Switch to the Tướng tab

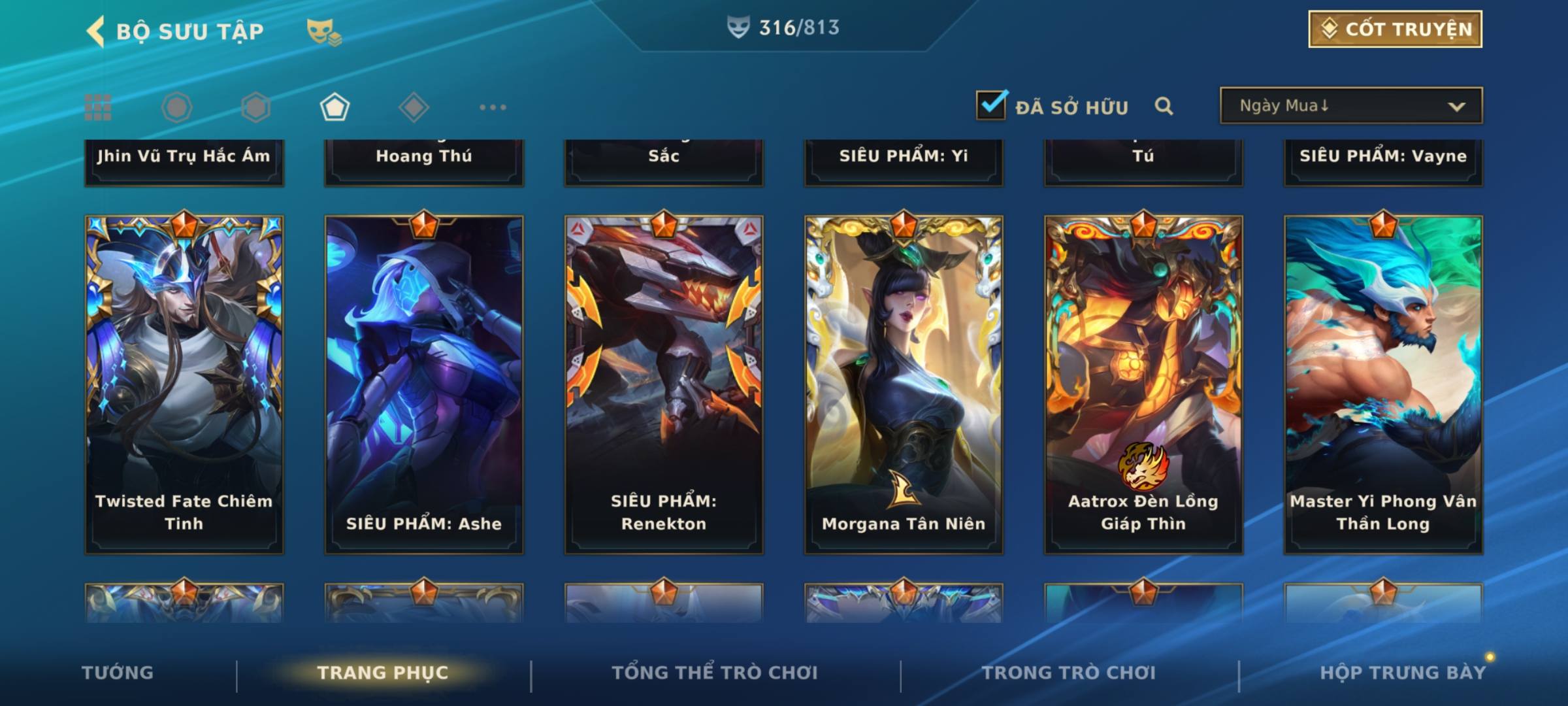pyautogui.click(x=118, y=673)
